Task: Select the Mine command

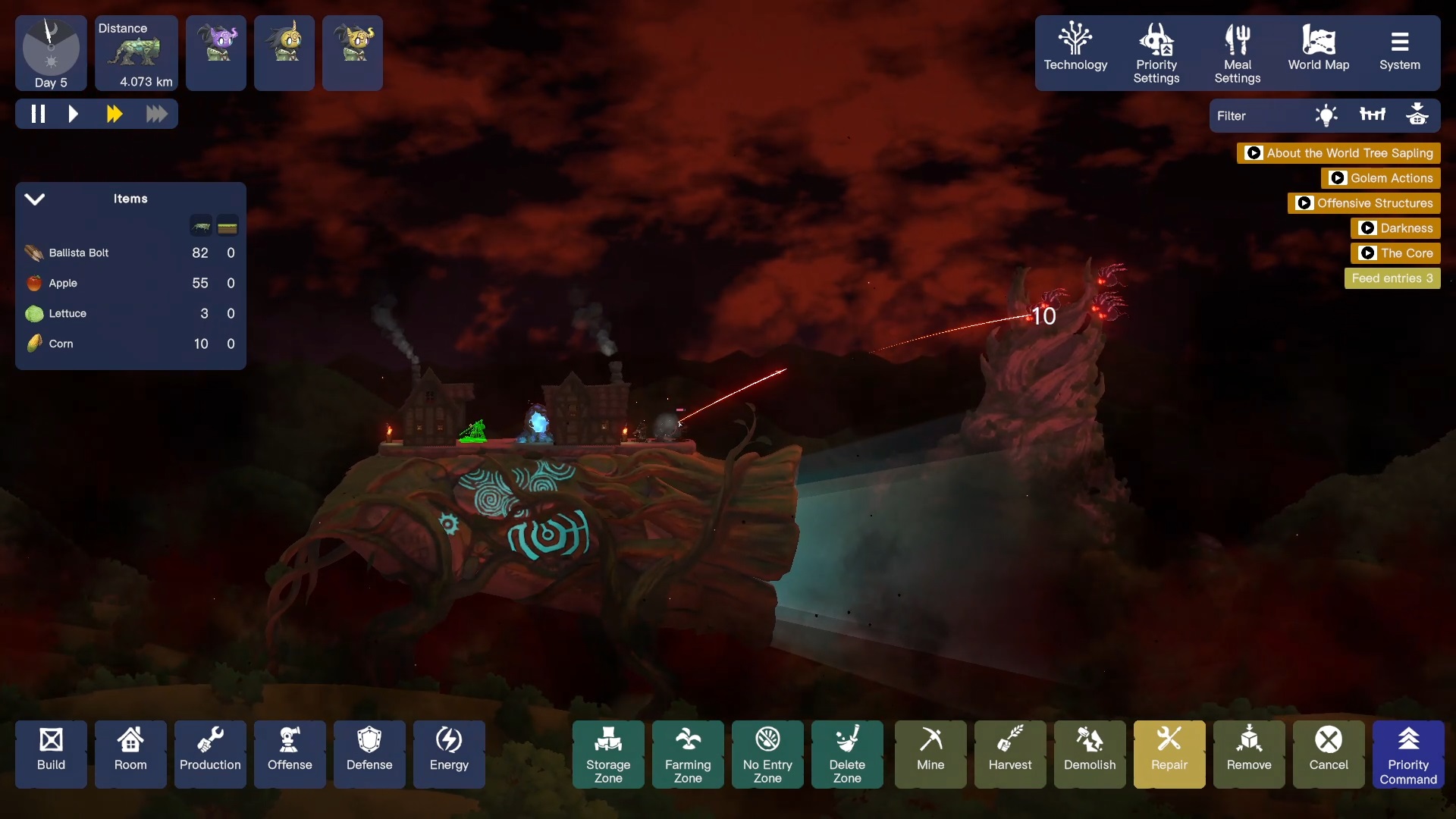Action: click(x=930, y=754)
